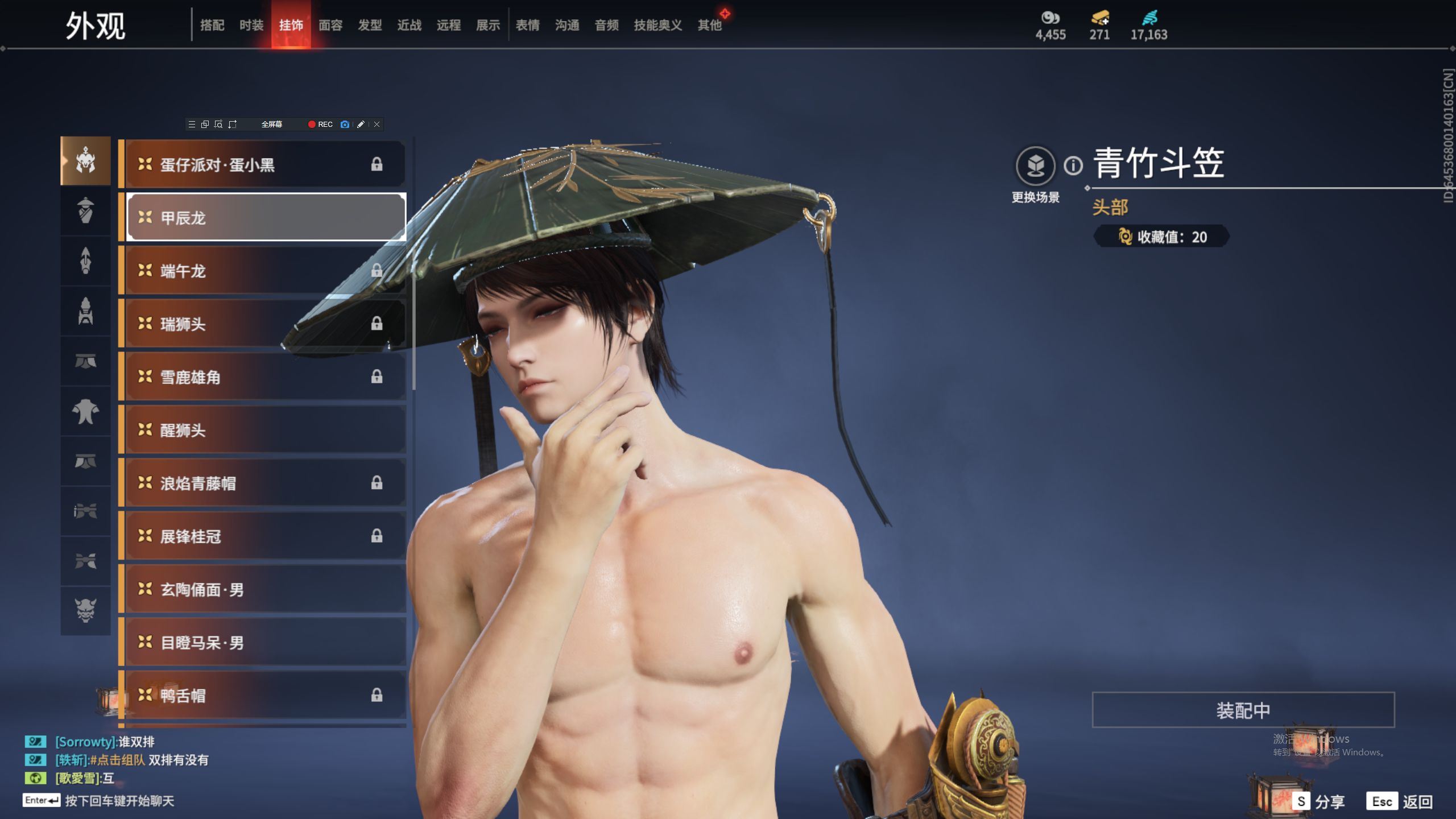Click the REC button on recorder toolbar
1456x819 pixels.
[x=321, y=125]
